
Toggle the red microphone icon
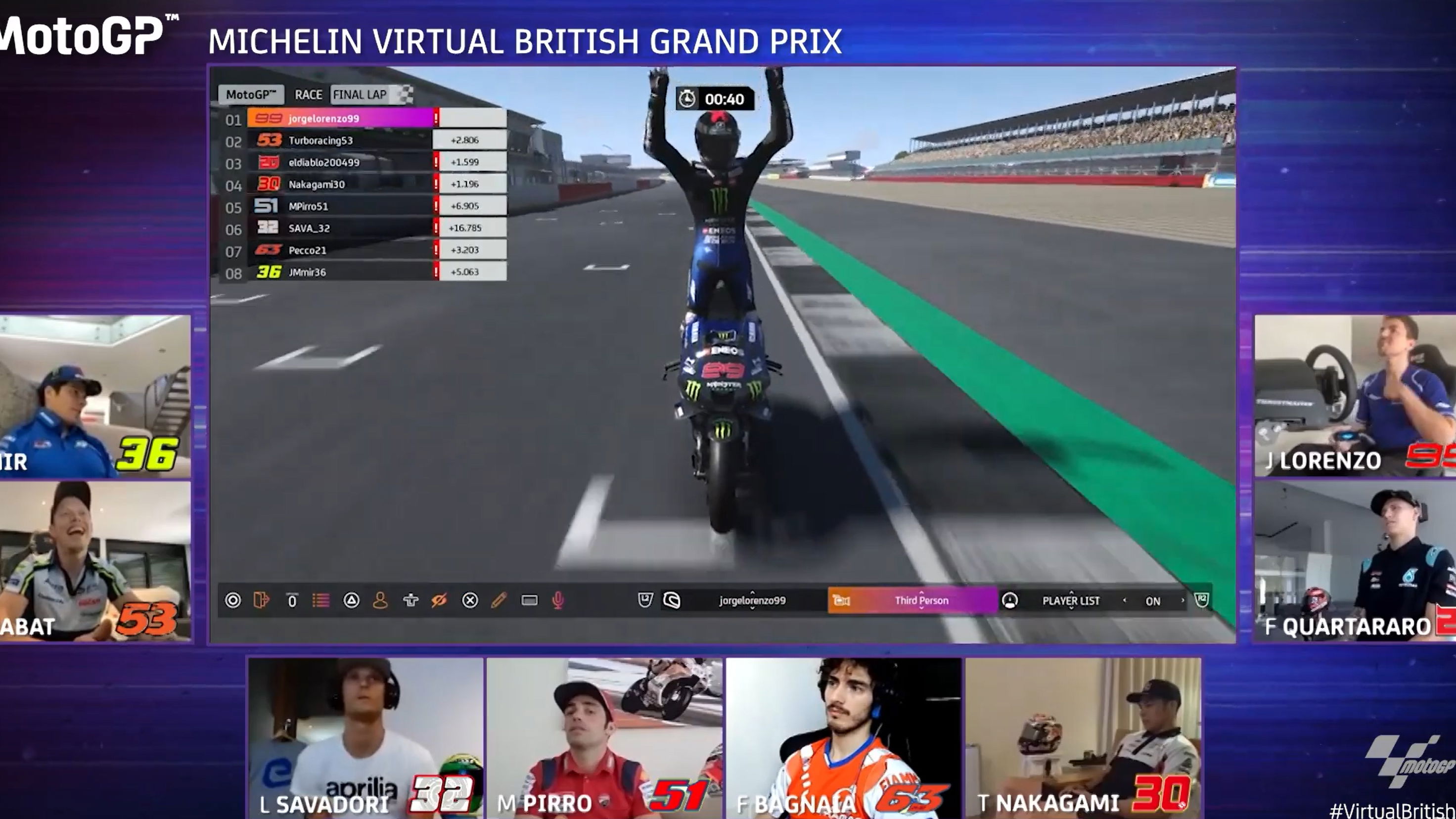[x=558, y=600]
